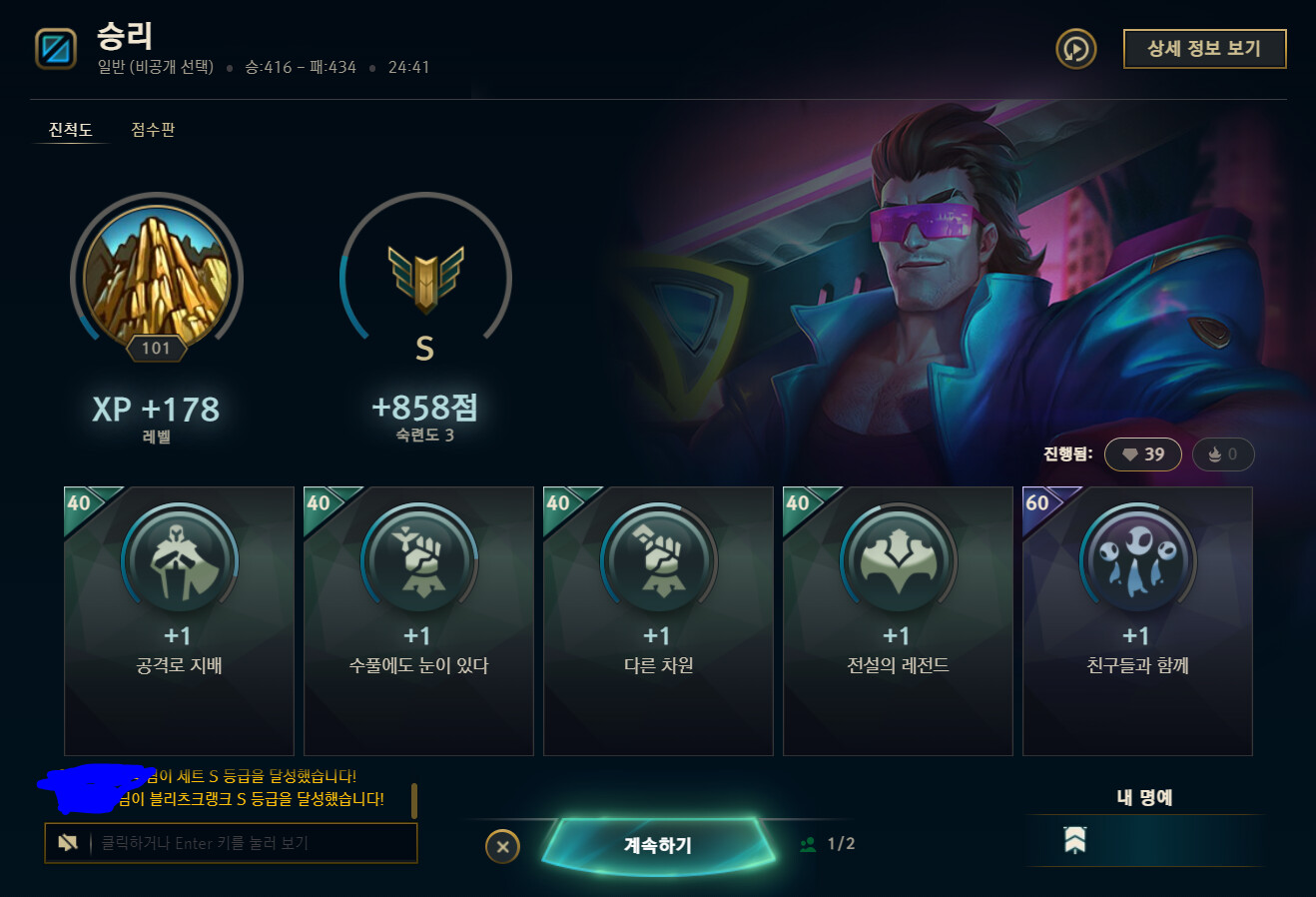Open 상세 정보 보기 details view
Image resolution: width=1316 pixels, height=897 pixels.
tap(1204, 48)
